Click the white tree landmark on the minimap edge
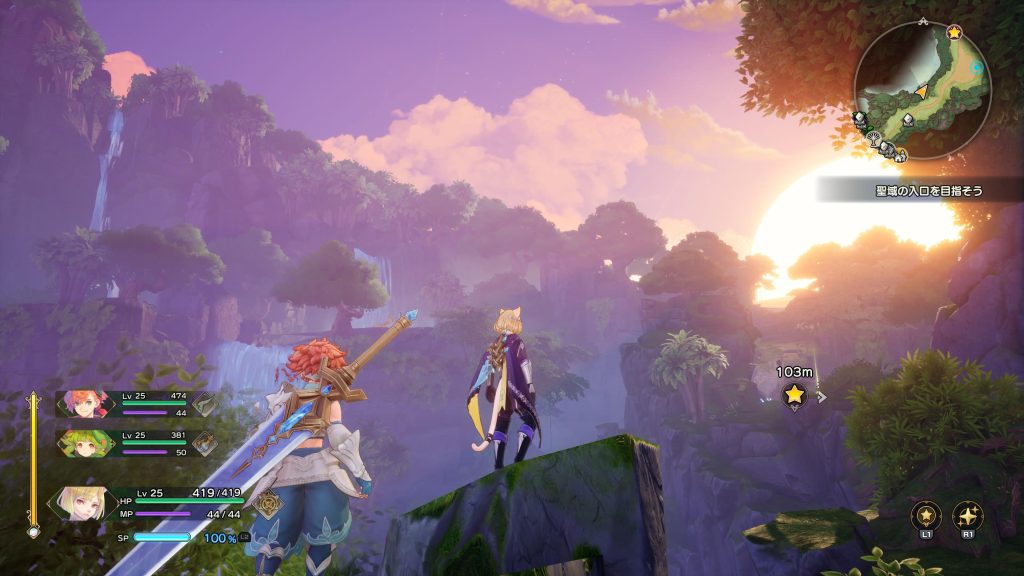Viewport: 1024px width, 576px height. point(875,141)
